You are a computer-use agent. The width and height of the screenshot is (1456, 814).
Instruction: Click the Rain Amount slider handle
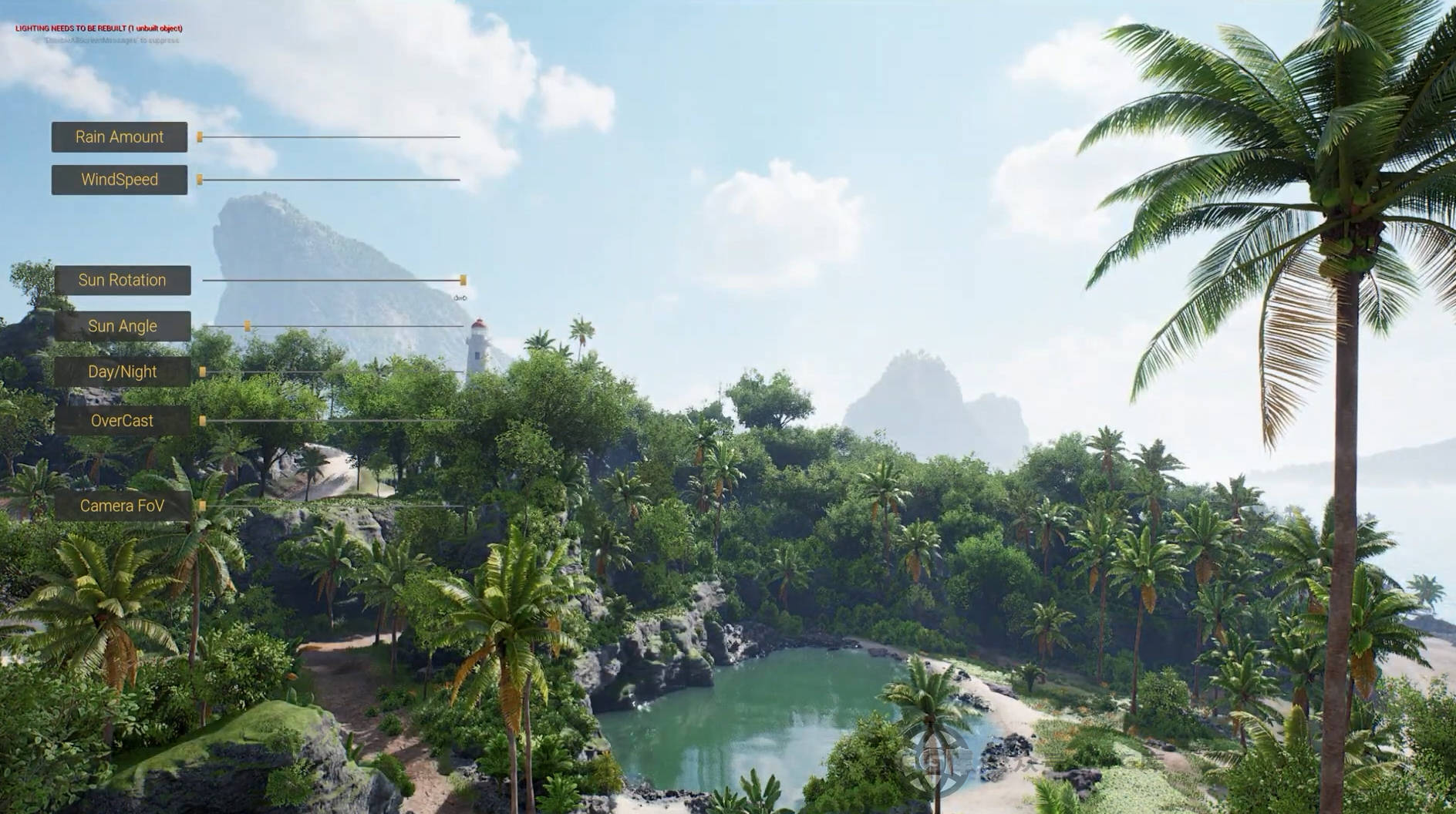(x=200, y=137)
